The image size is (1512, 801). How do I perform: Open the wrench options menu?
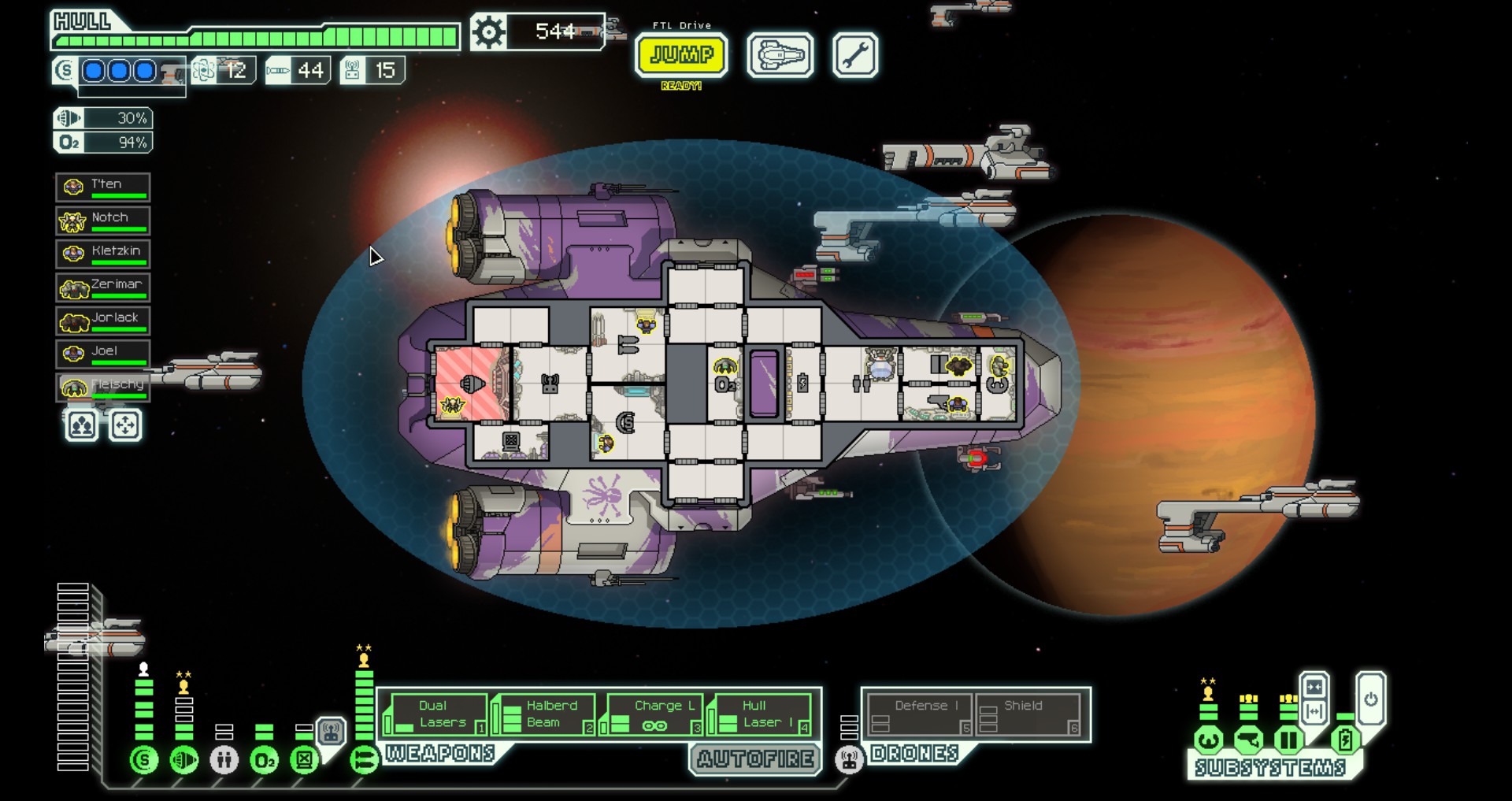point(854,55)
